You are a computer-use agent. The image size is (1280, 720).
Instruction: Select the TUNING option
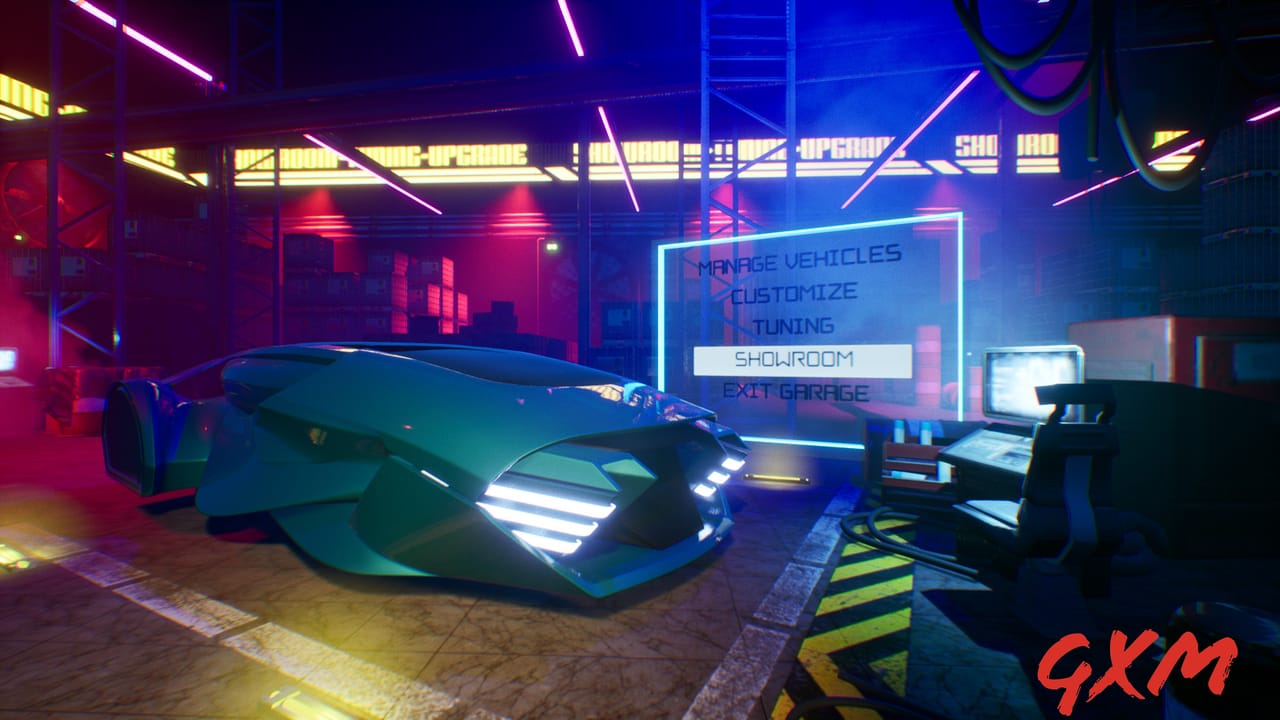(x=796, y=325)
